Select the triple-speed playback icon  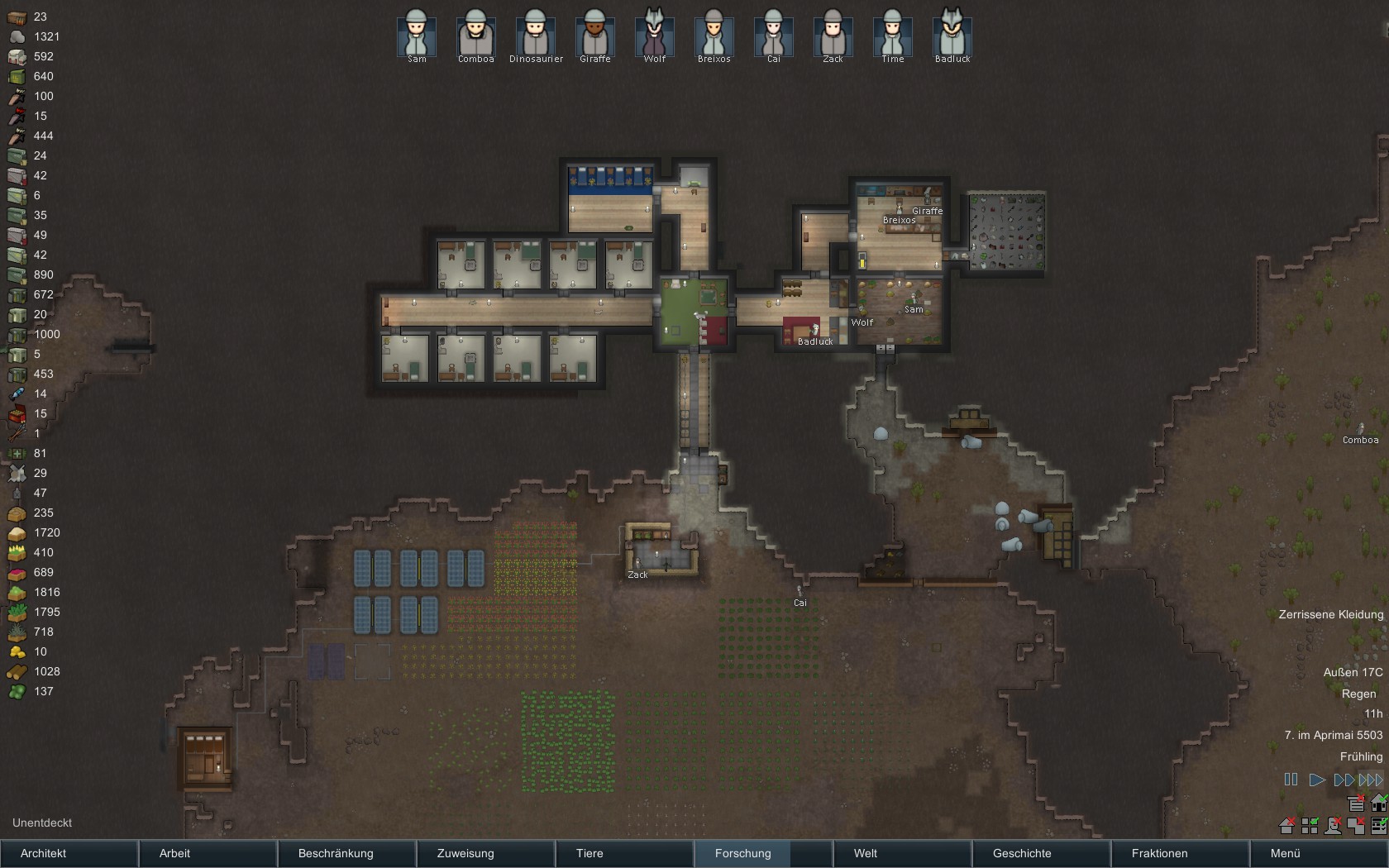pos(1369,778)
